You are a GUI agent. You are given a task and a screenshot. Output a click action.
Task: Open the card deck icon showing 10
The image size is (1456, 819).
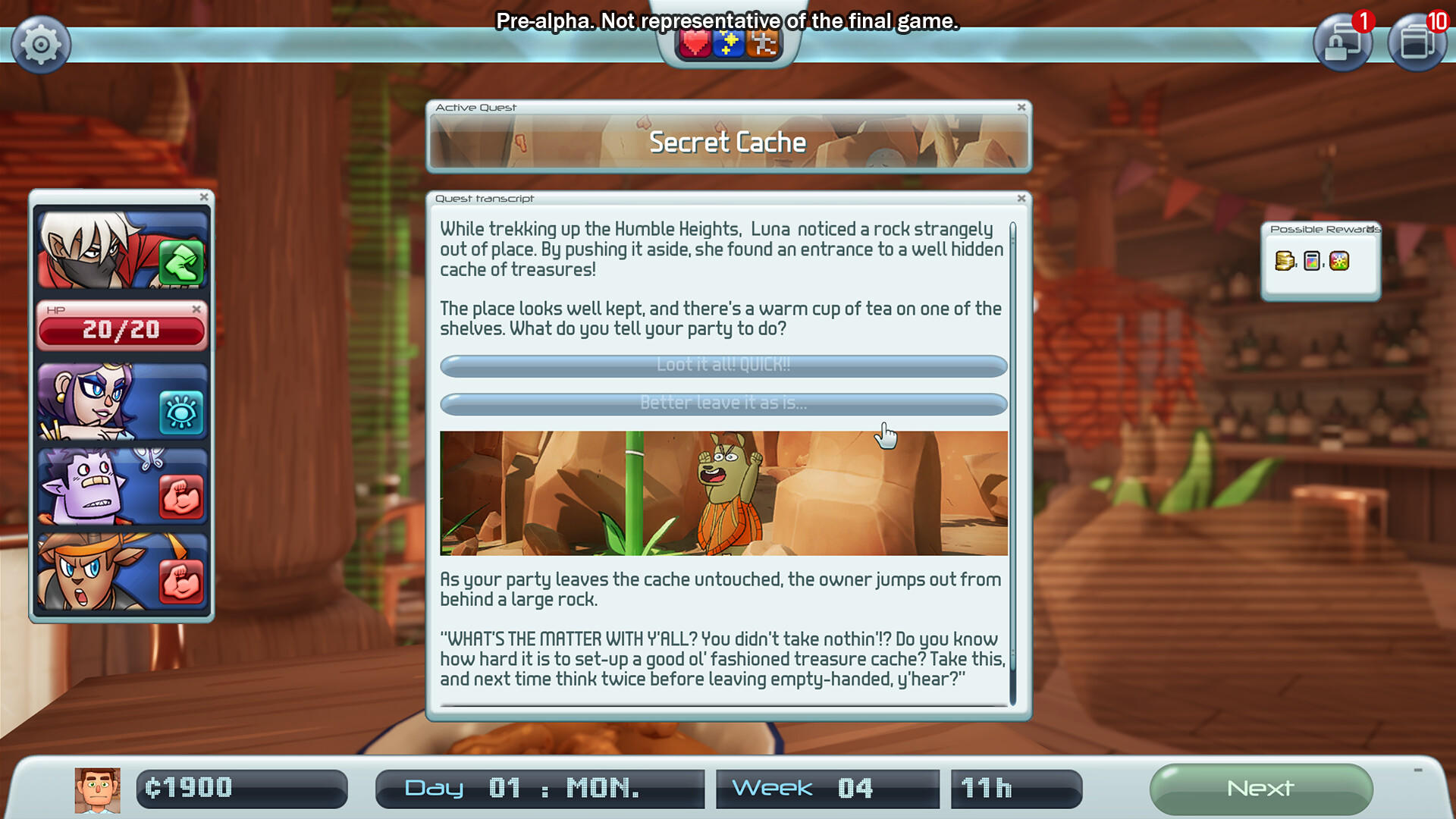click(x=1417, y=43)
